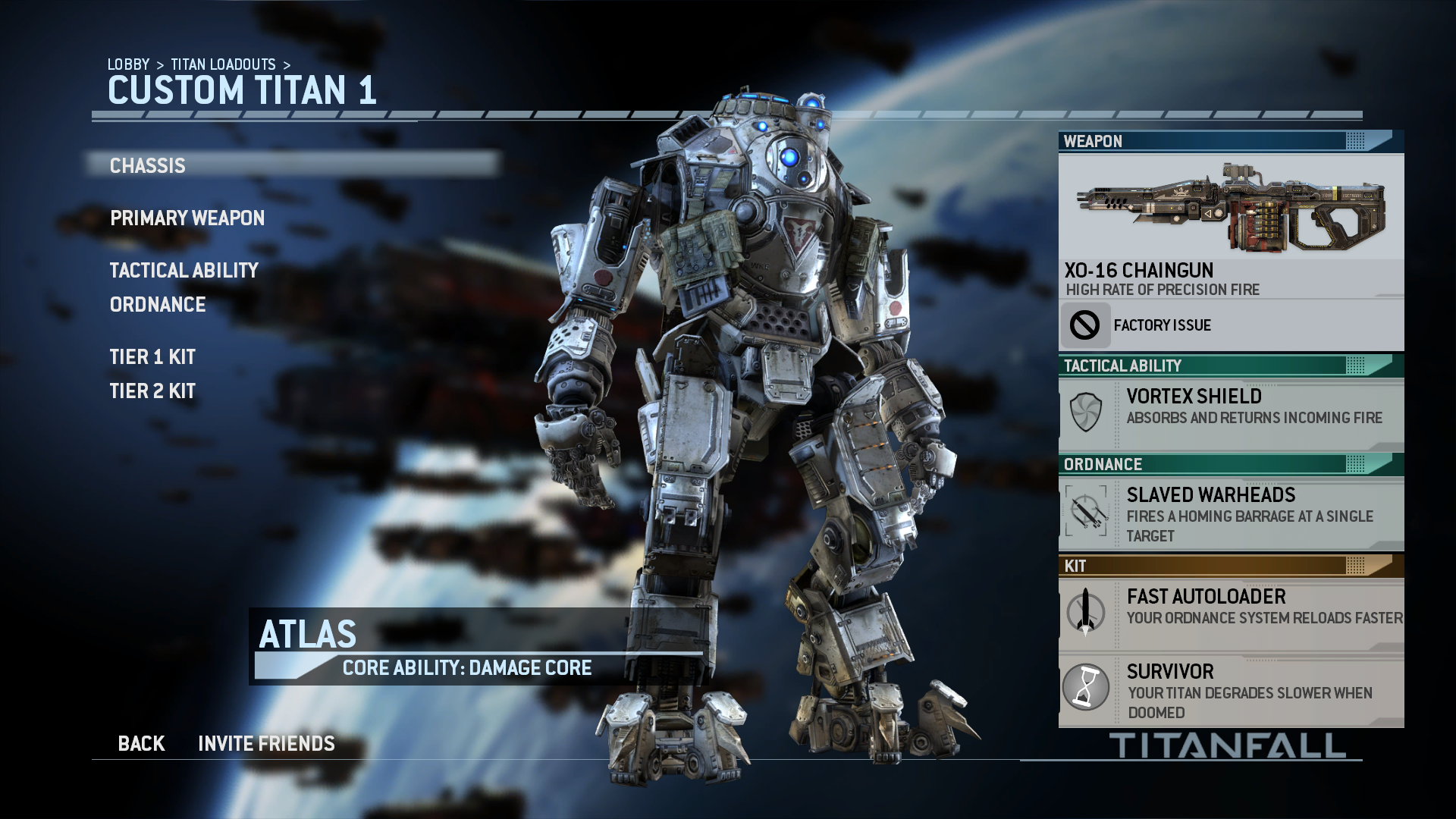Open the Fast Autoloader kit slot
This screenshot has width=1456, height=819.
[x=1230, y=613]
